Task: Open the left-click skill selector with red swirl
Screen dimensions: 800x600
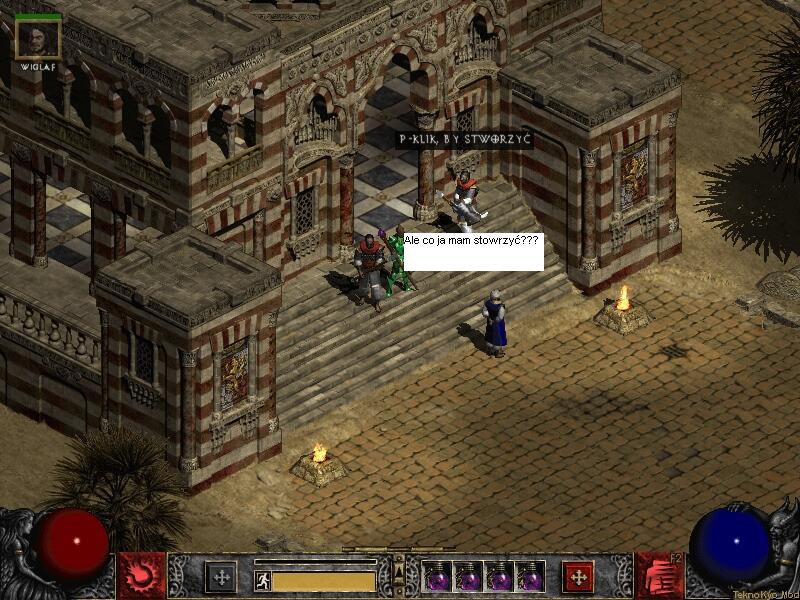Action: [141, 576]
